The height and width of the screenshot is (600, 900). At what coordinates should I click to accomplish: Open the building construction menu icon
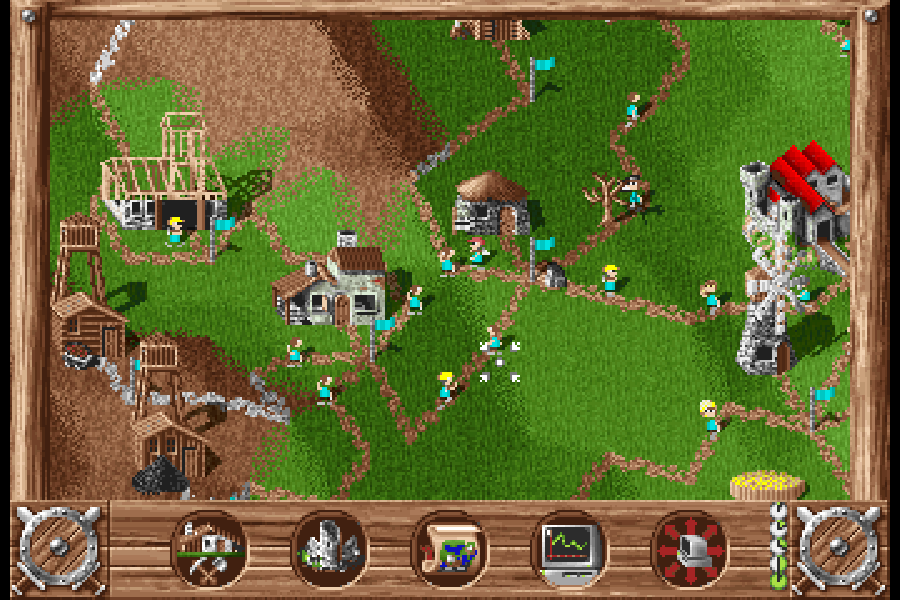(x=210, y=548)
